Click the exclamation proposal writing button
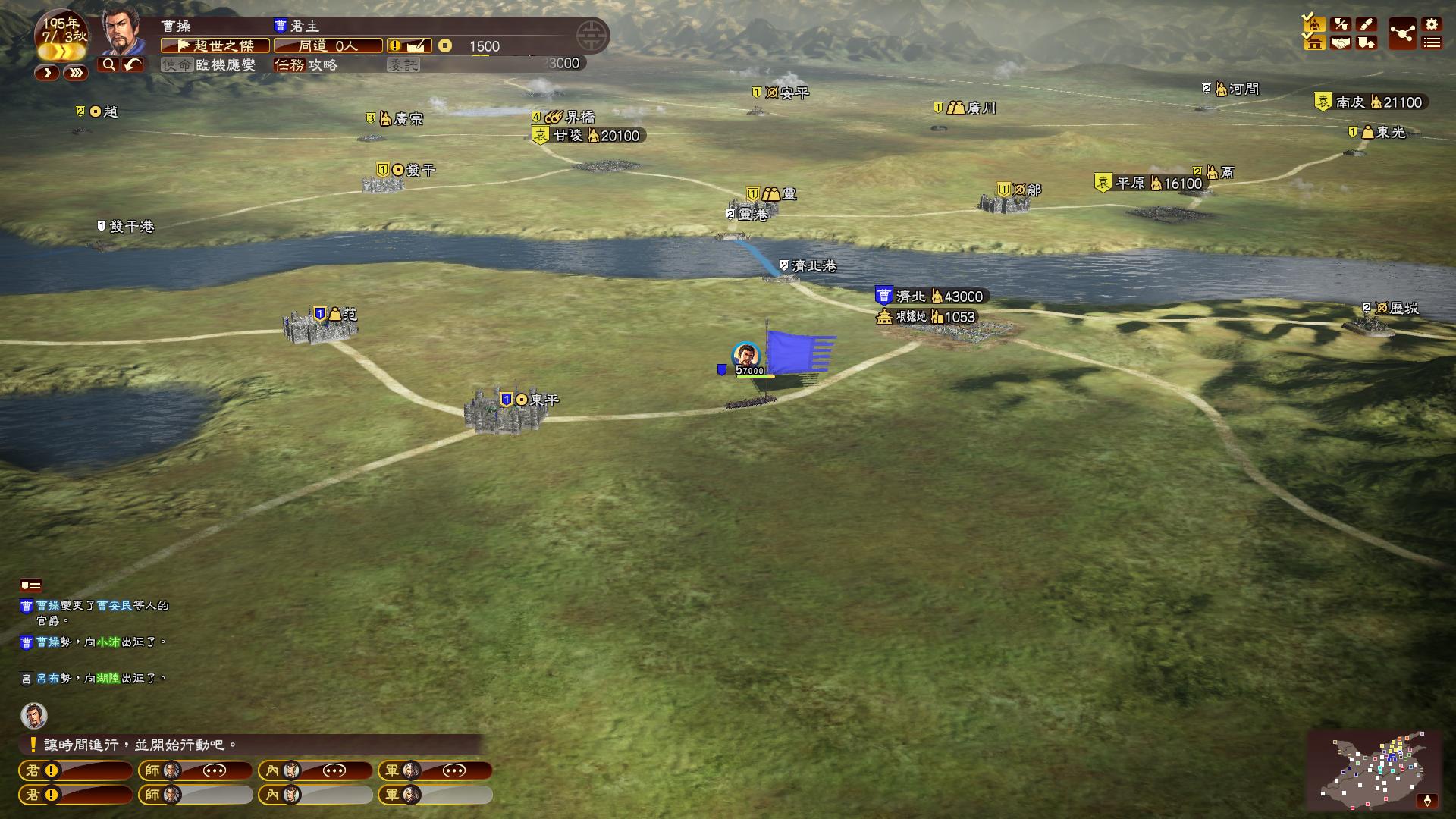 tap(409, 46)
